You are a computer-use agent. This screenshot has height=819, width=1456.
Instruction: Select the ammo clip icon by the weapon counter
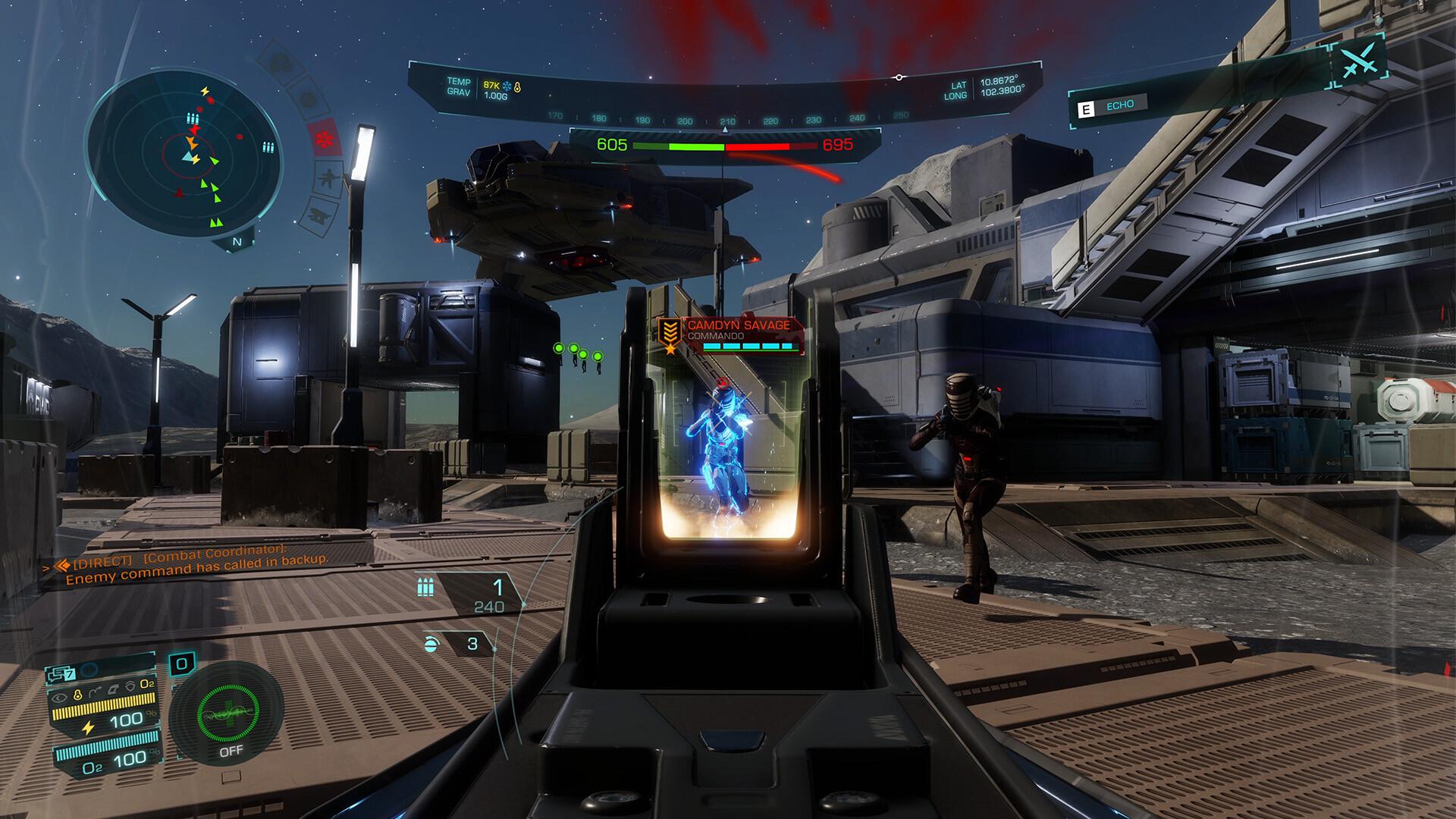click(x=425, y=587)
